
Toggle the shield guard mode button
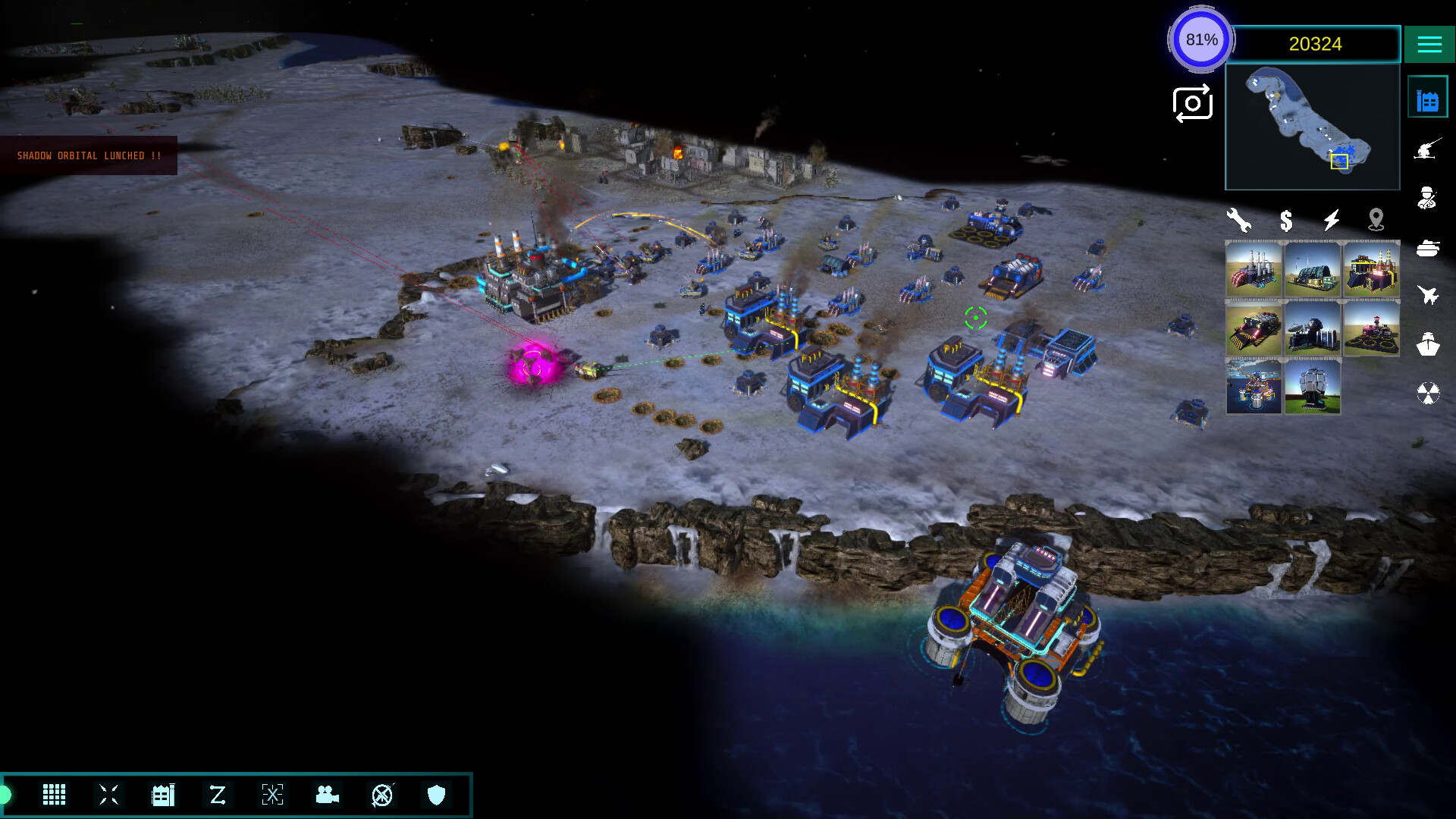pos(437,795)
